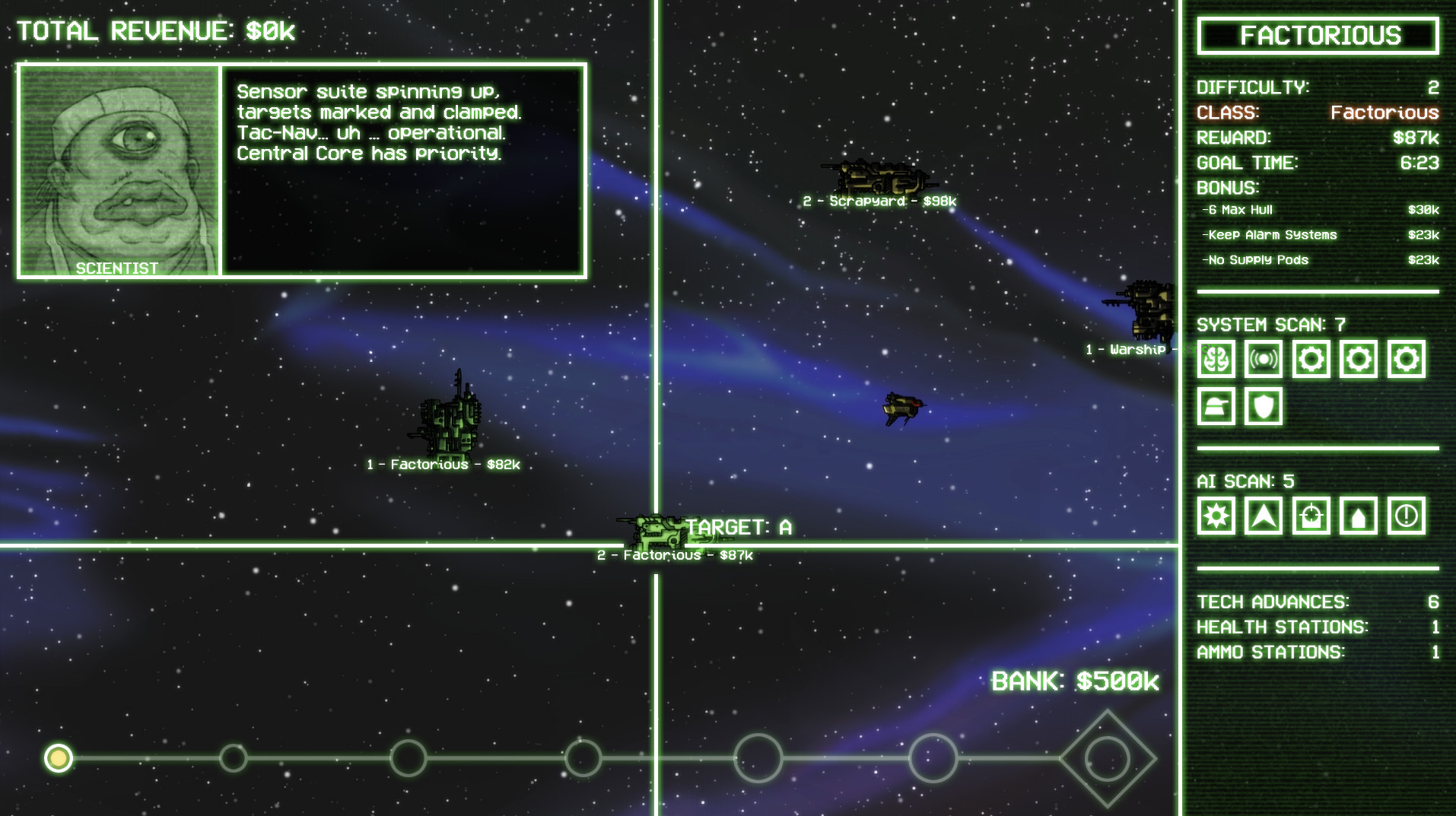Click the FACTORIOUS title header
This screenshot has width=1456, height=816.
[1318, 35]
